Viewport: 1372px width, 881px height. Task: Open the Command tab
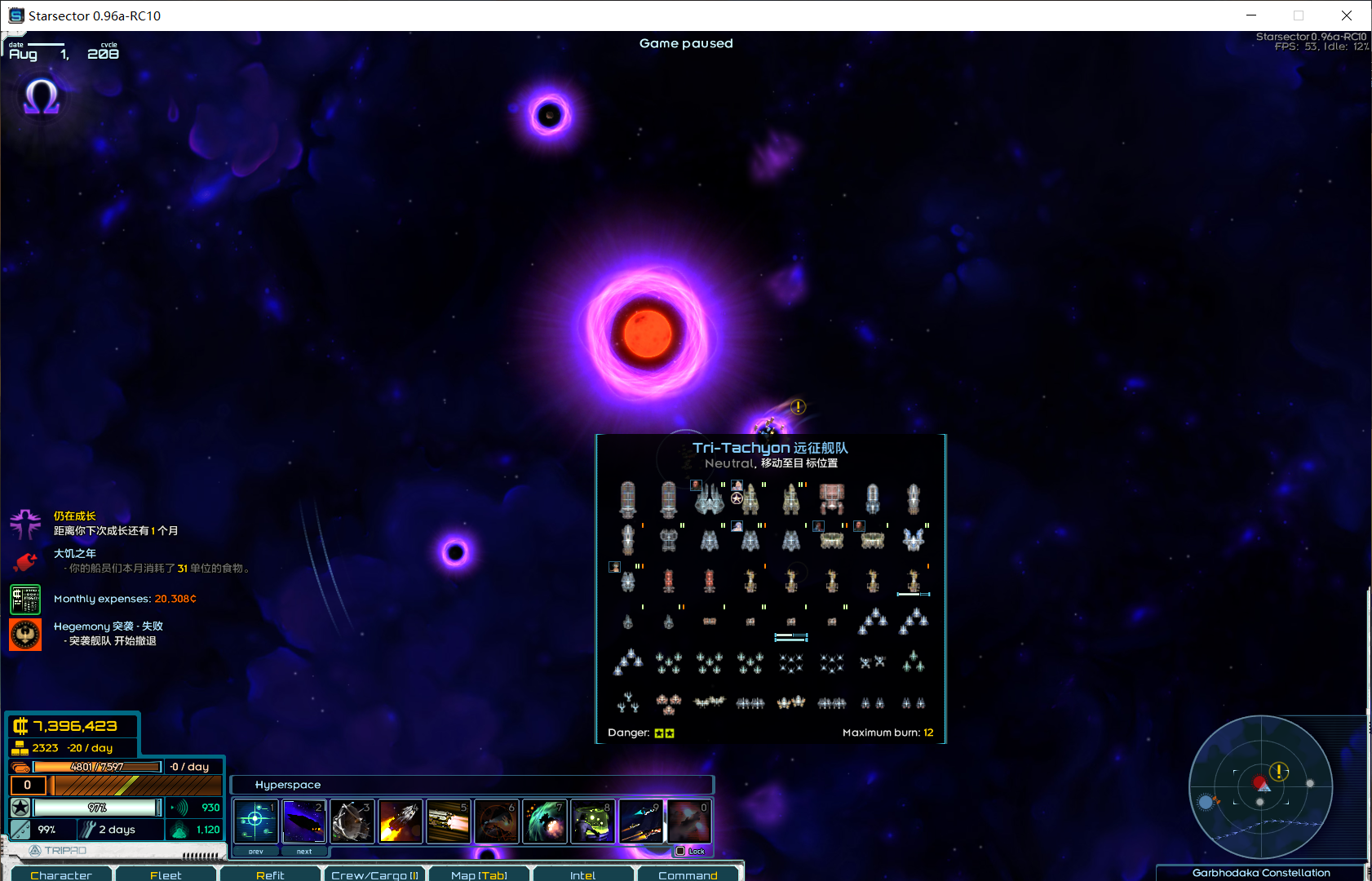click(x=688, y=874)
